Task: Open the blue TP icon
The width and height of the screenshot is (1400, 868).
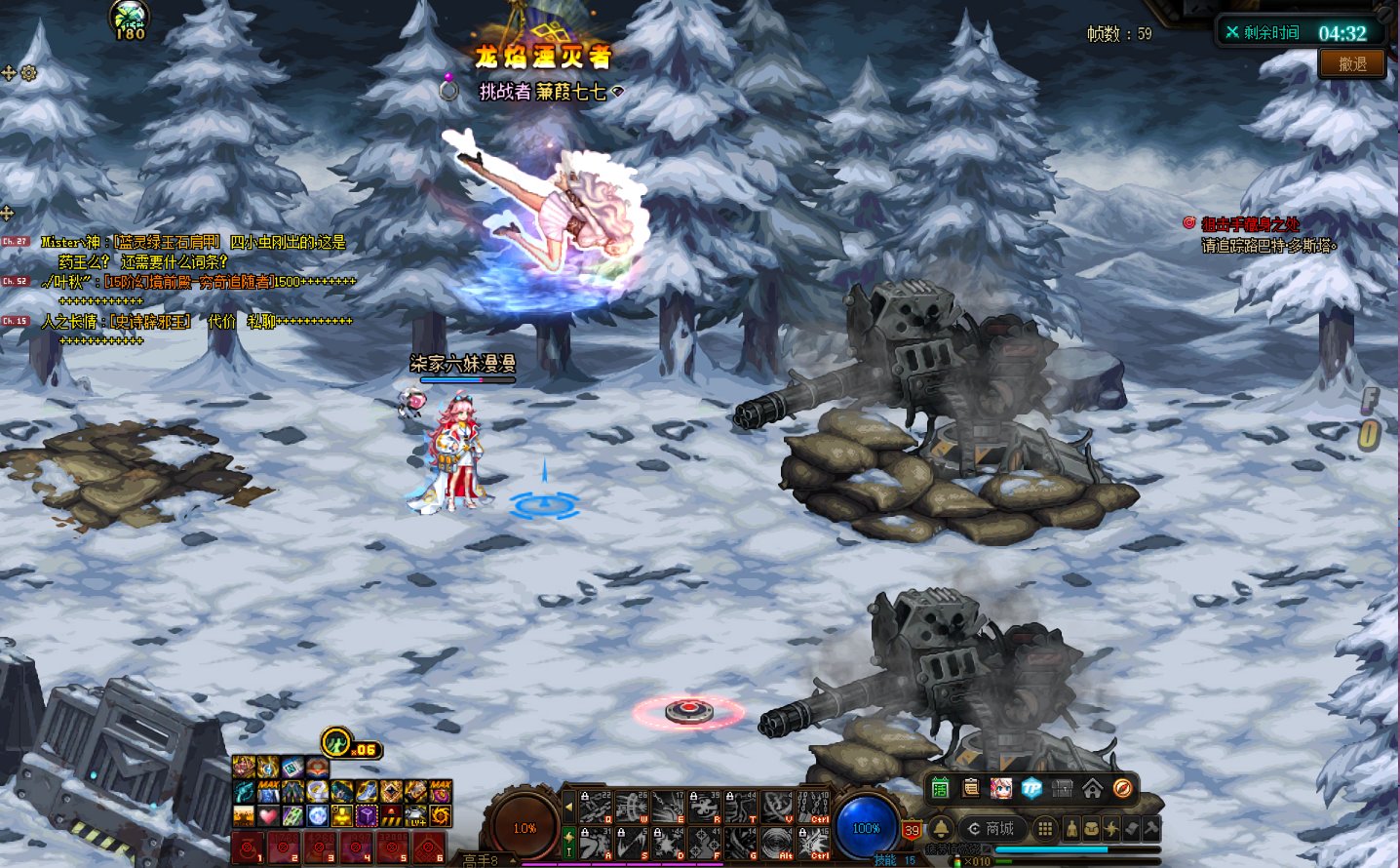Action: [1031, 788]
